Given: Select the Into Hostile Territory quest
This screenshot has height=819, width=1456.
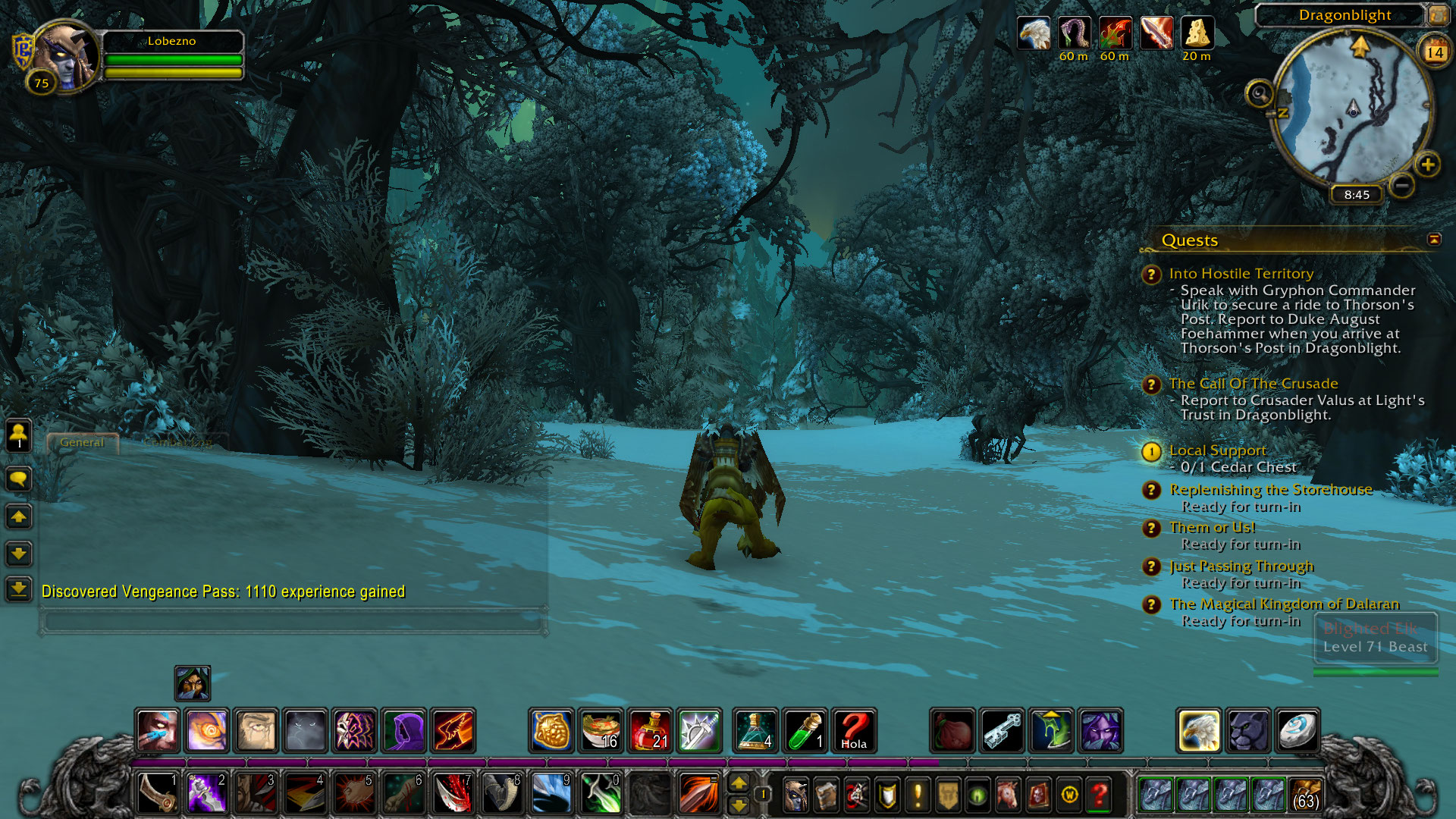Looking at the screenshot, I should pyautogui.click(x=1241, y=274).
